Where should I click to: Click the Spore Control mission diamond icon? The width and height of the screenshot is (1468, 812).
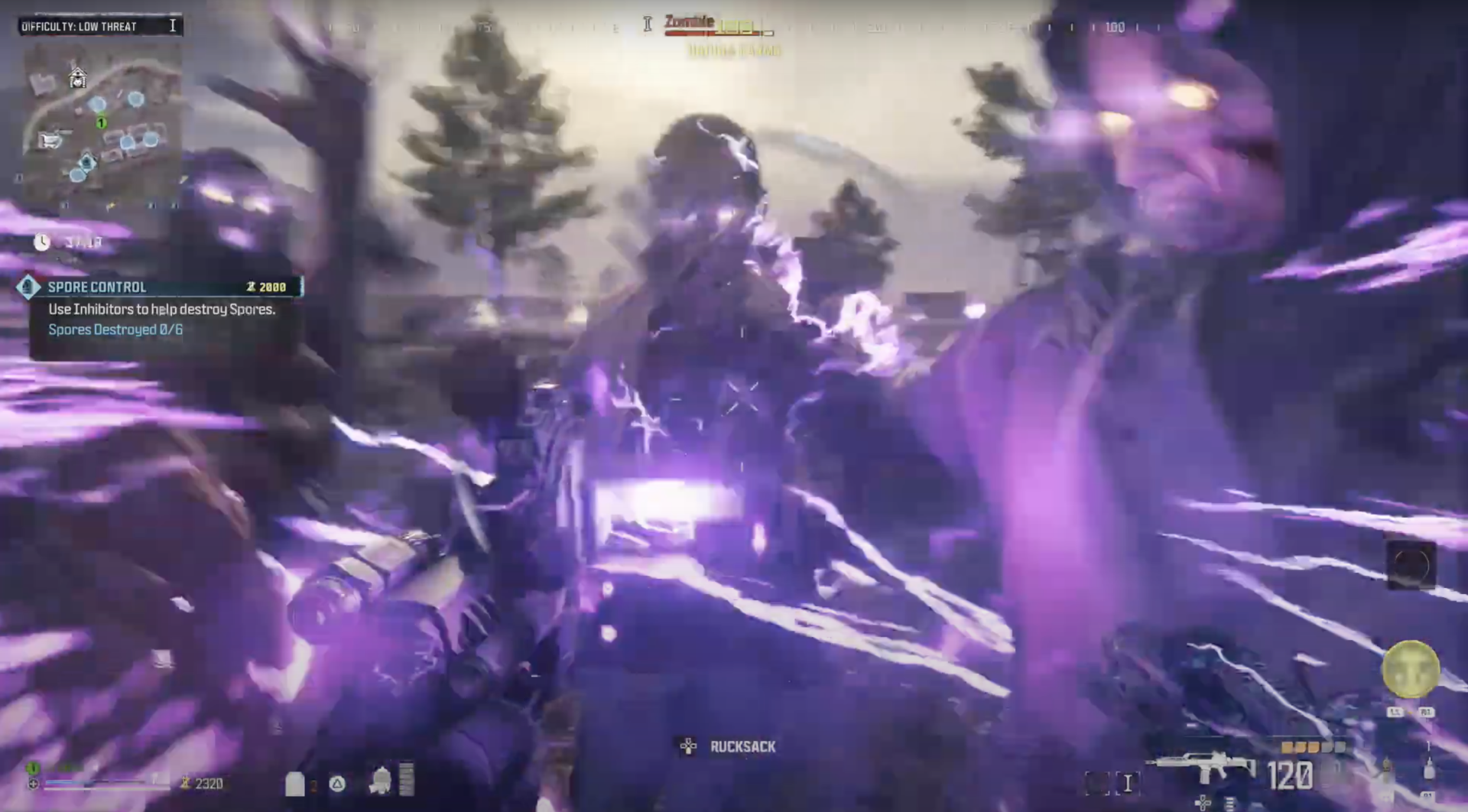[x=28, y=287]
